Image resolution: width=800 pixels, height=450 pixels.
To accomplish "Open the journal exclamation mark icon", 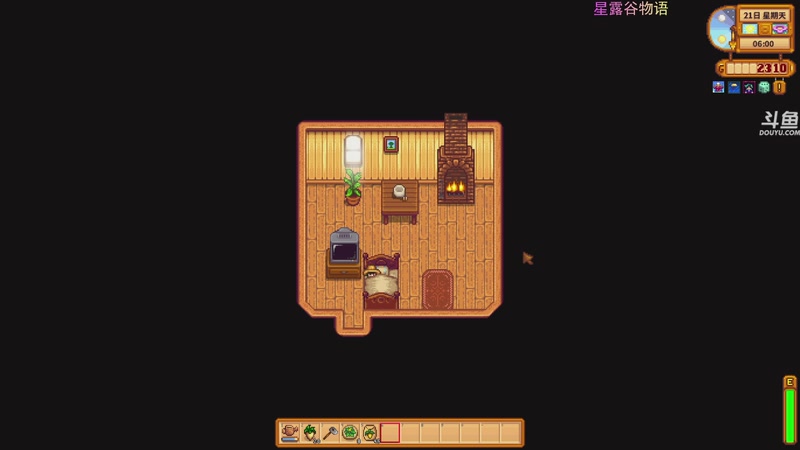I will 780,88.
